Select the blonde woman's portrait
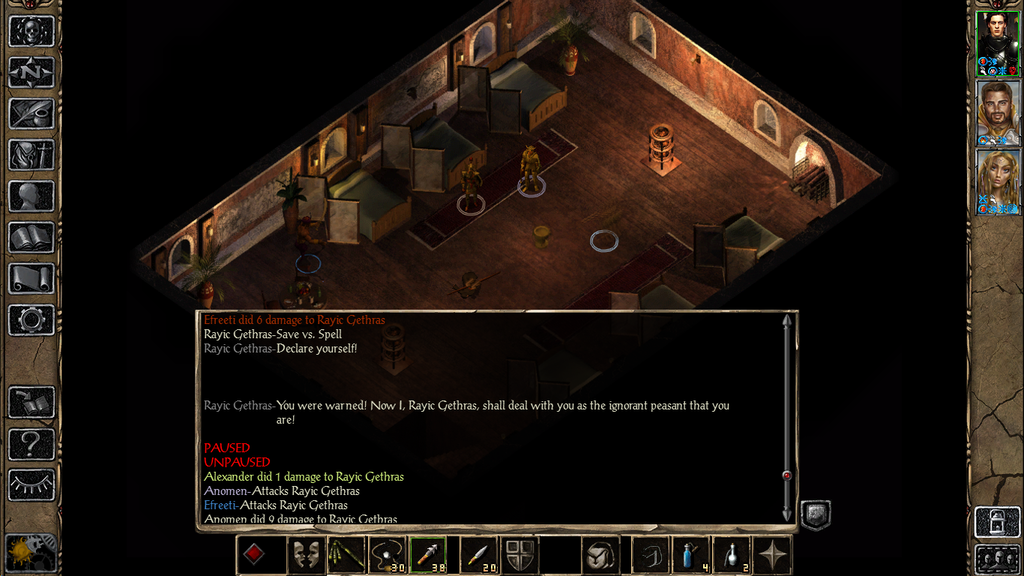Viewport: 1024px width, 576px height. (997, 181)
